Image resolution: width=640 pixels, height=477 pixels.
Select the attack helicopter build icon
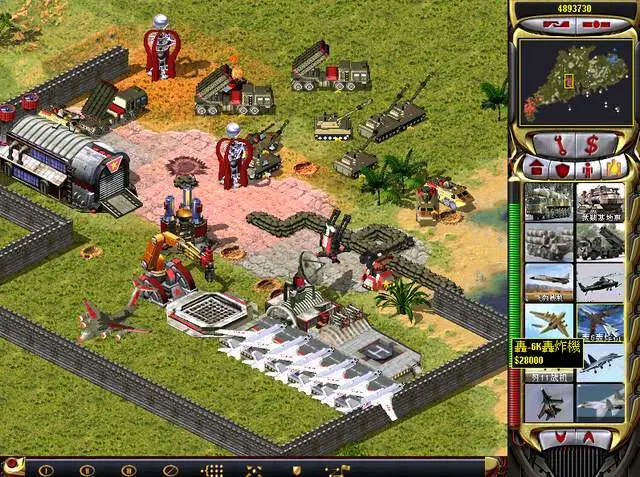(600, 281)
